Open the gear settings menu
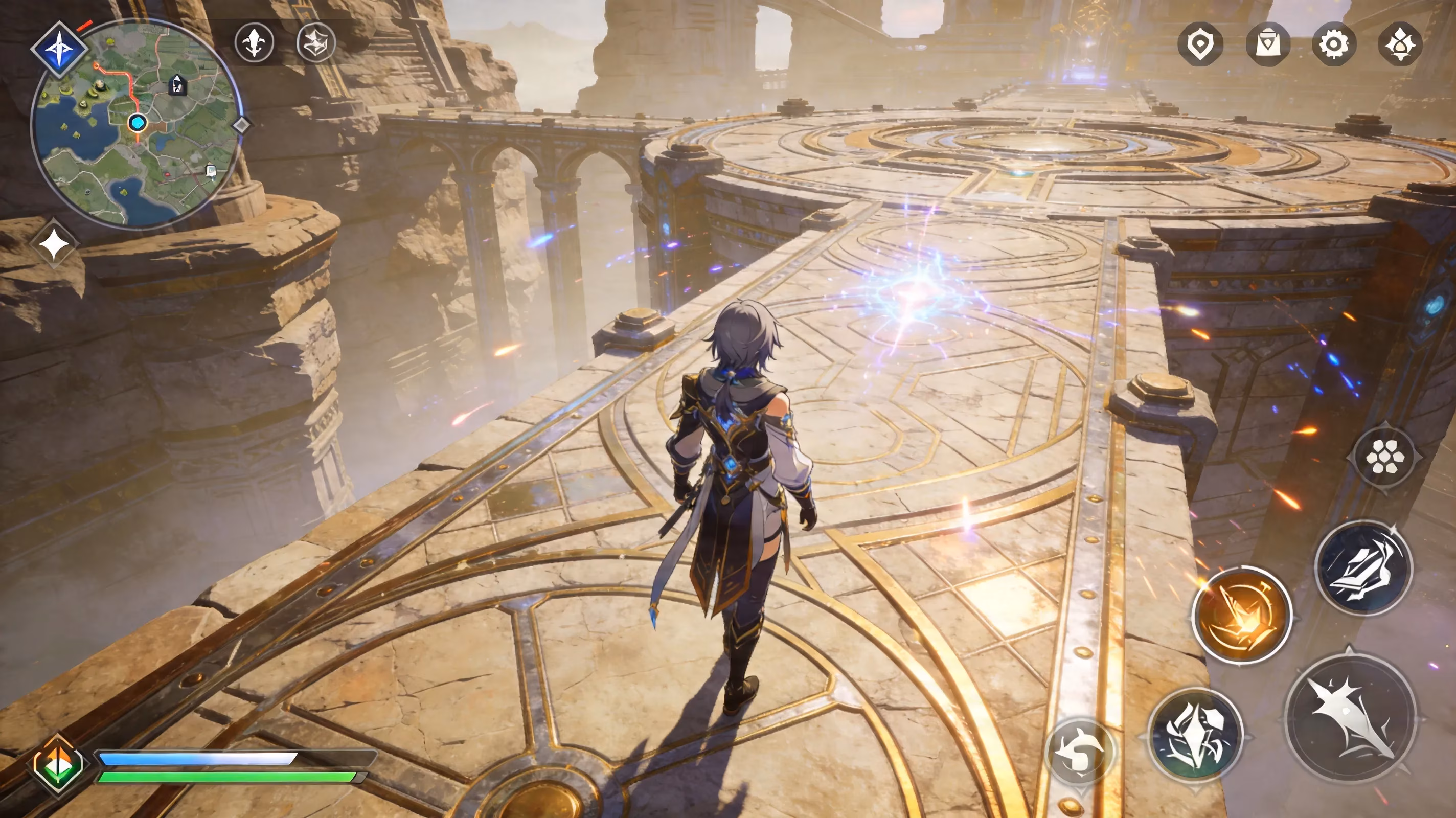Screen dimensions: 1456x818 1334,43
